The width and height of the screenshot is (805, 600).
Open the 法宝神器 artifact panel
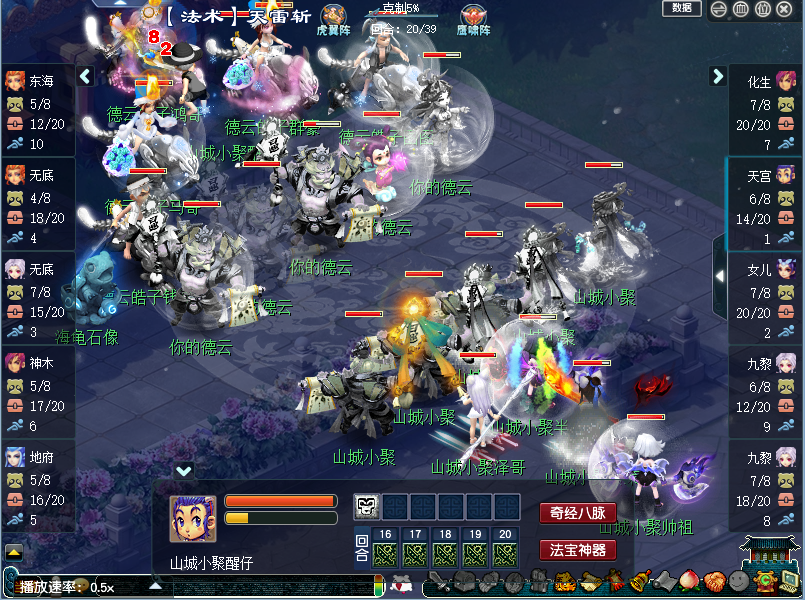(577, 550)
